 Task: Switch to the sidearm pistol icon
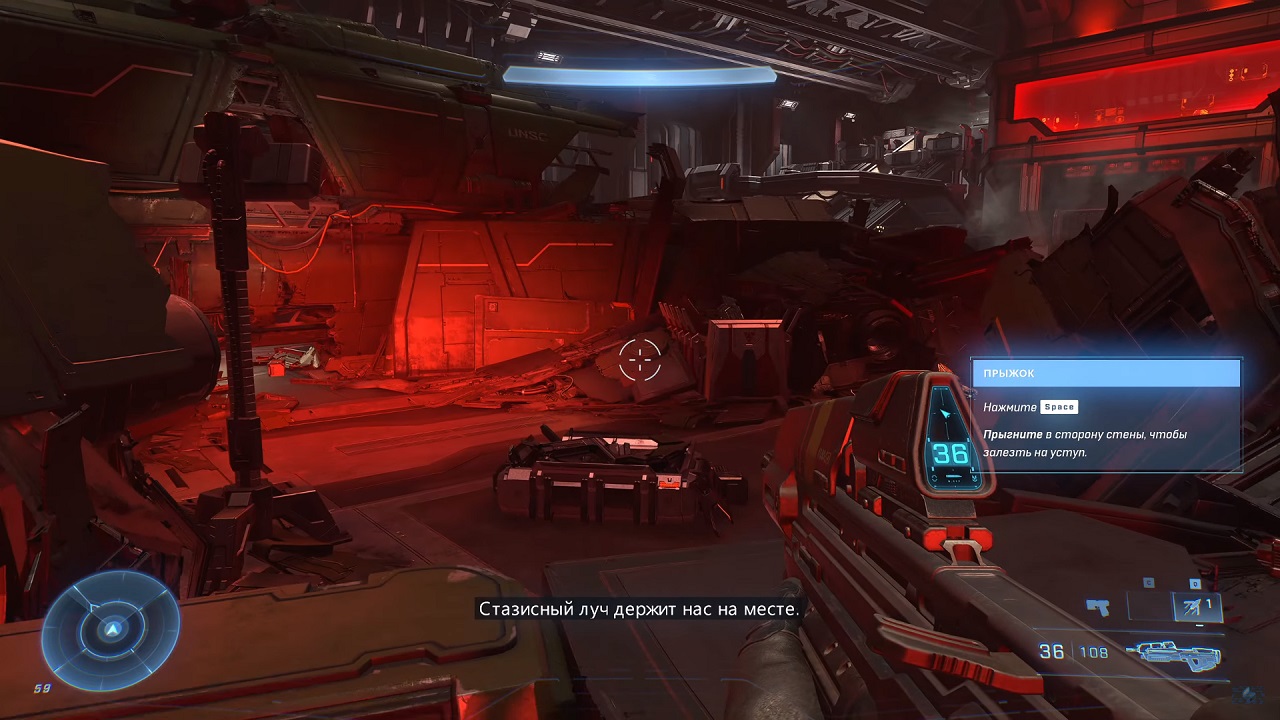pyautogui.click(x=1098, y=606)
